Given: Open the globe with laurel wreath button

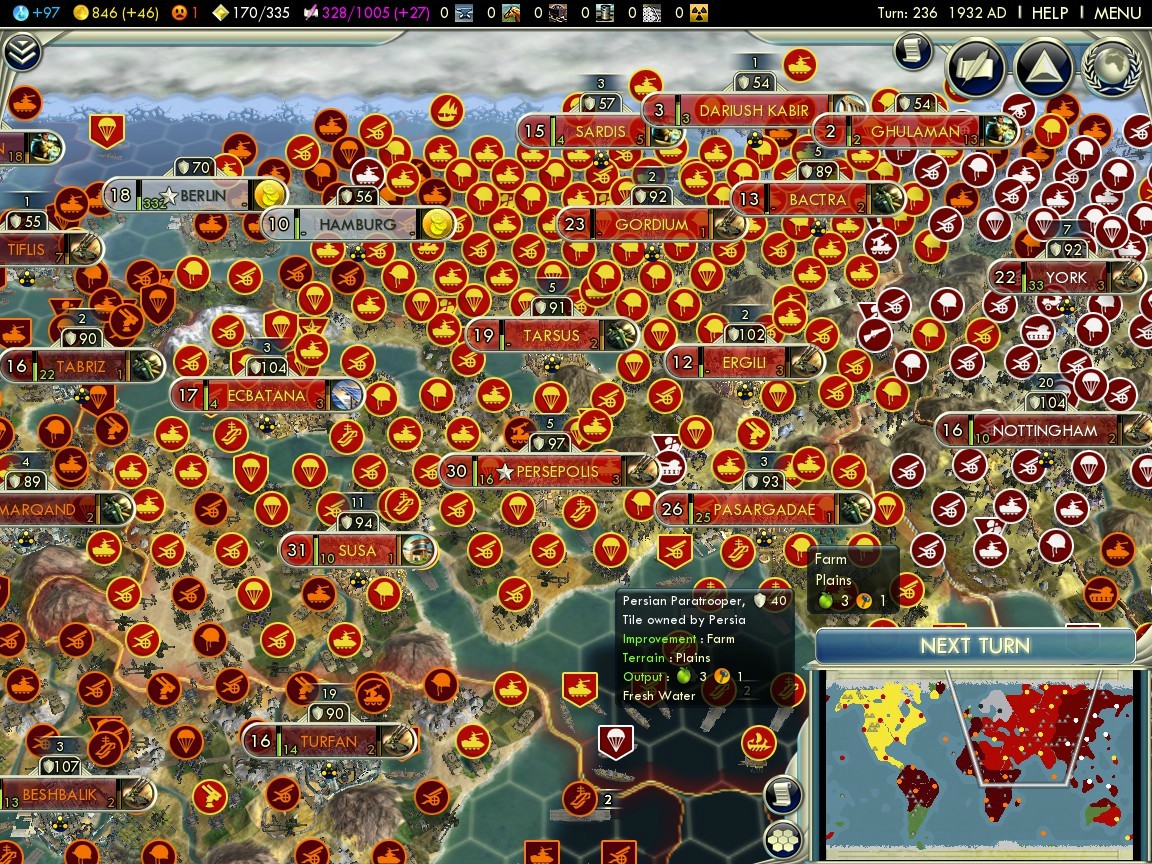Looking at the screenshot, I should [x=1112, y=66].
